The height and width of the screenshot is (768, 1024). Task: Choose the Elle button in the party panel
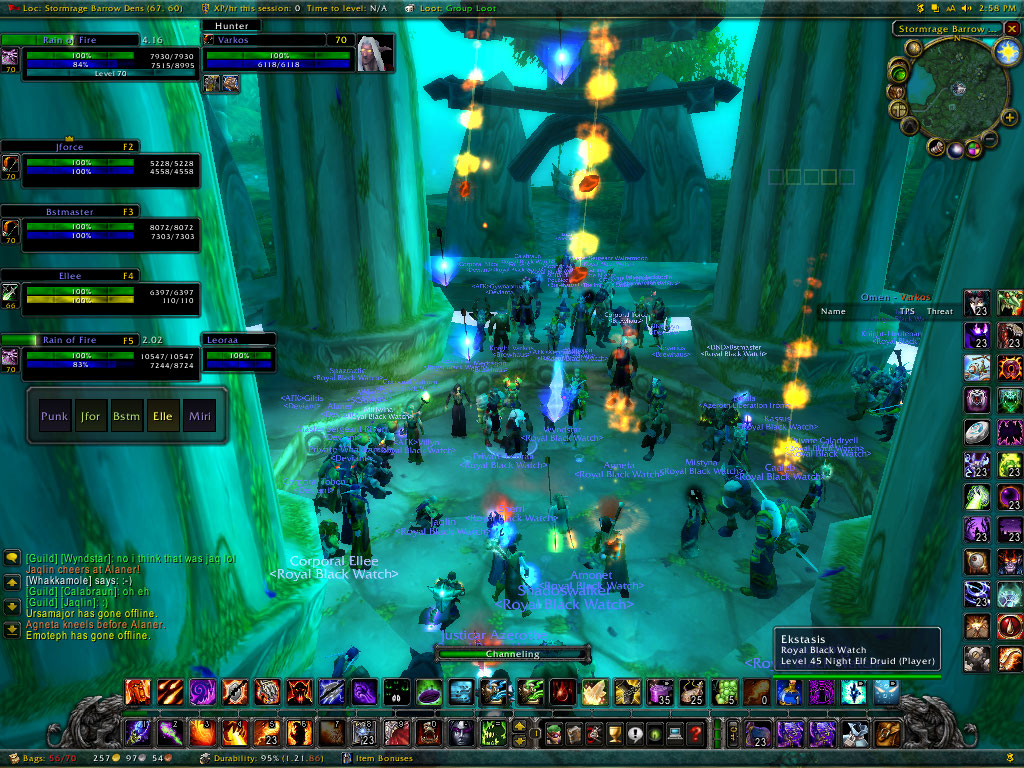[161, 416]
